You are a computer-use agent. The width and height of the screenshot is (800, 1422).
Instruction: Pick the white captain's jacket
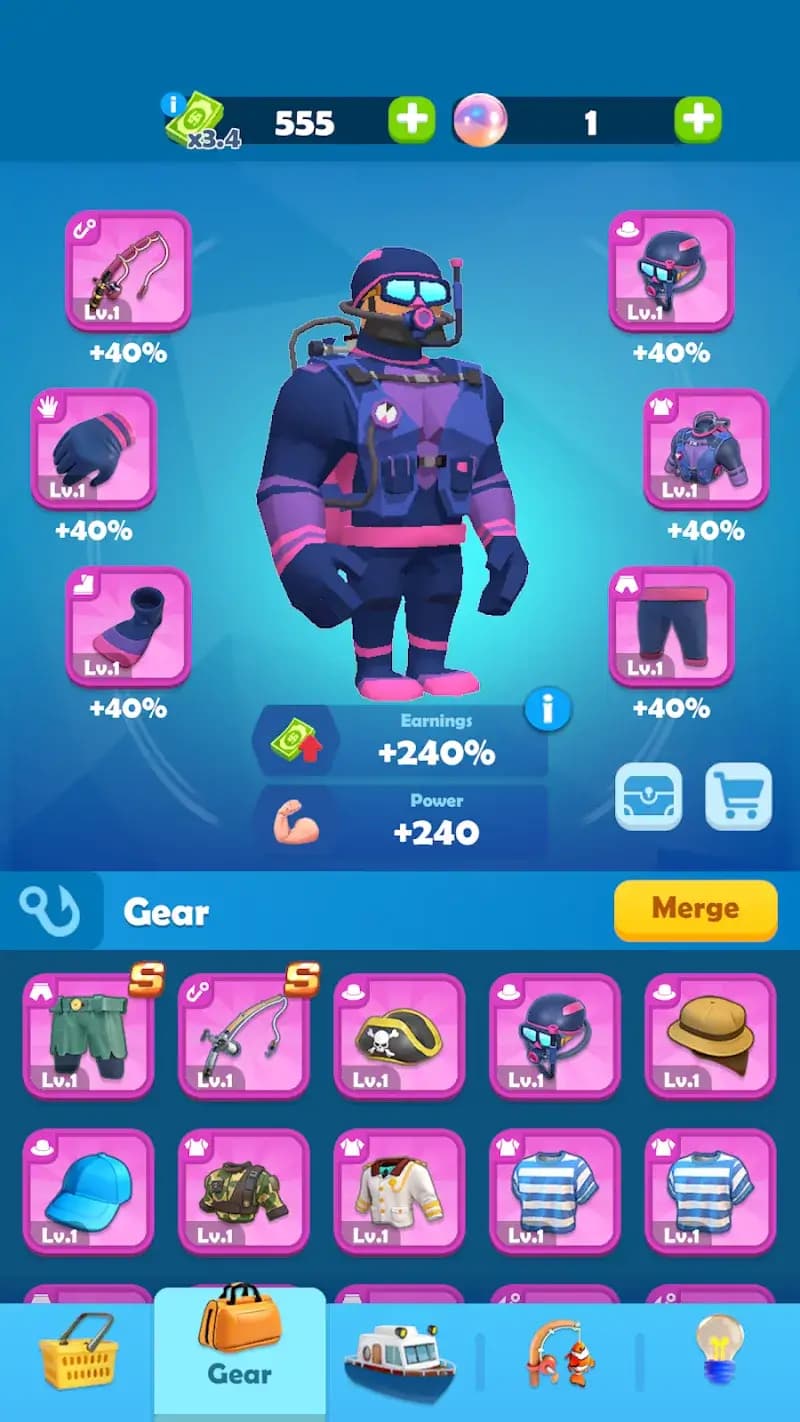click(399, 1191)
